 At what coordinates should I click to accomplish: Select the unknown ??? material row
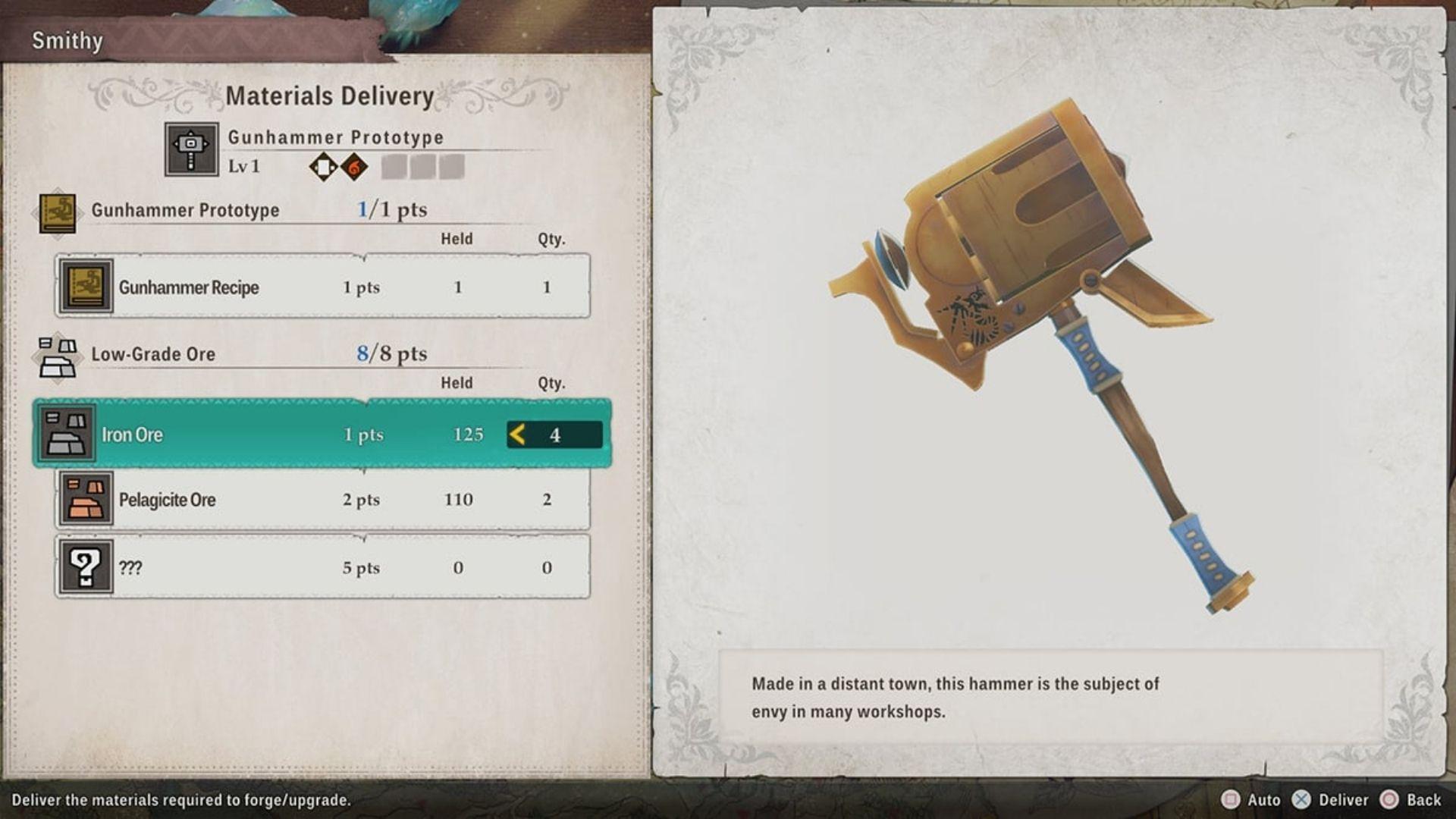[x=322, y=567]
